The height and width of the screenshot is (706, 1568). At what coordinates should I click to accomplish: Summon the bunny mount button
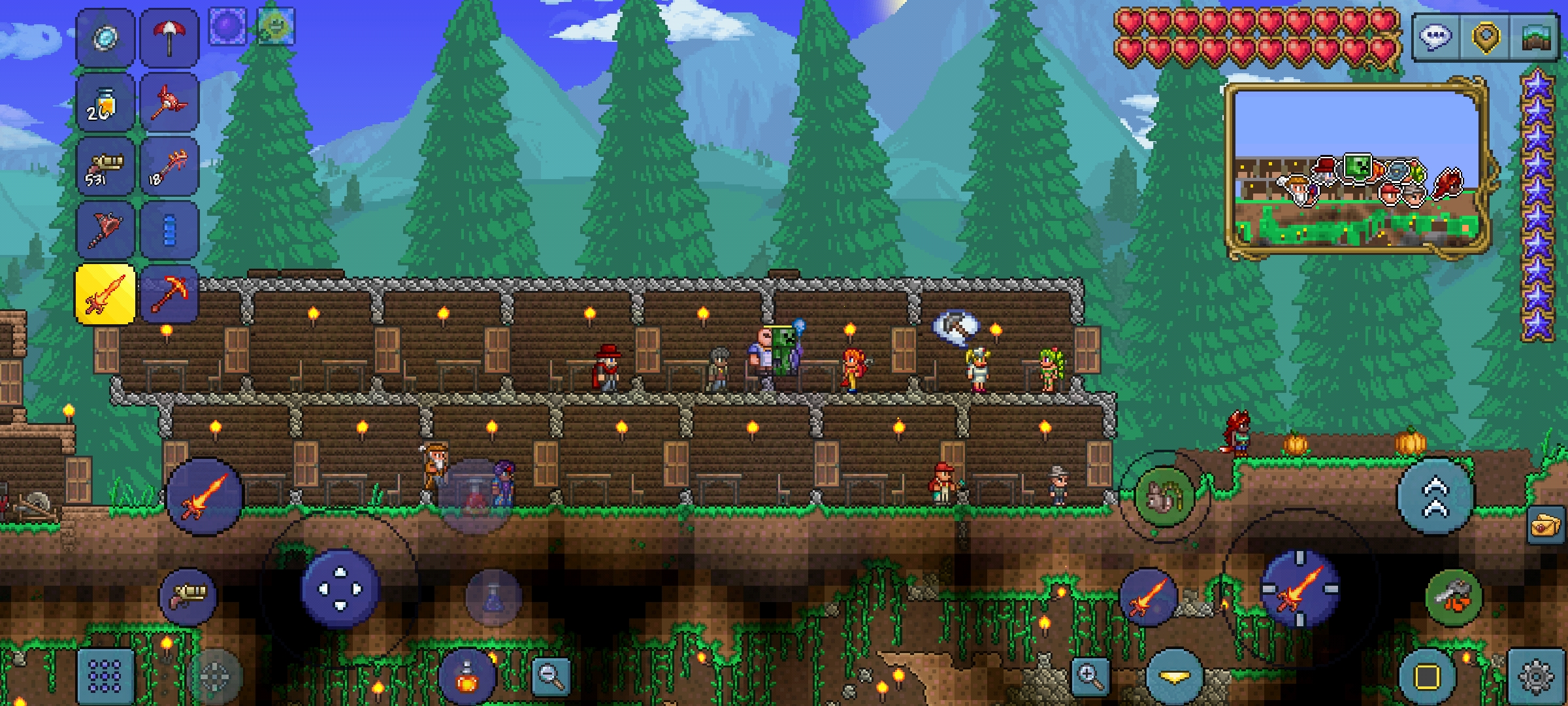tap(1164, 498)
